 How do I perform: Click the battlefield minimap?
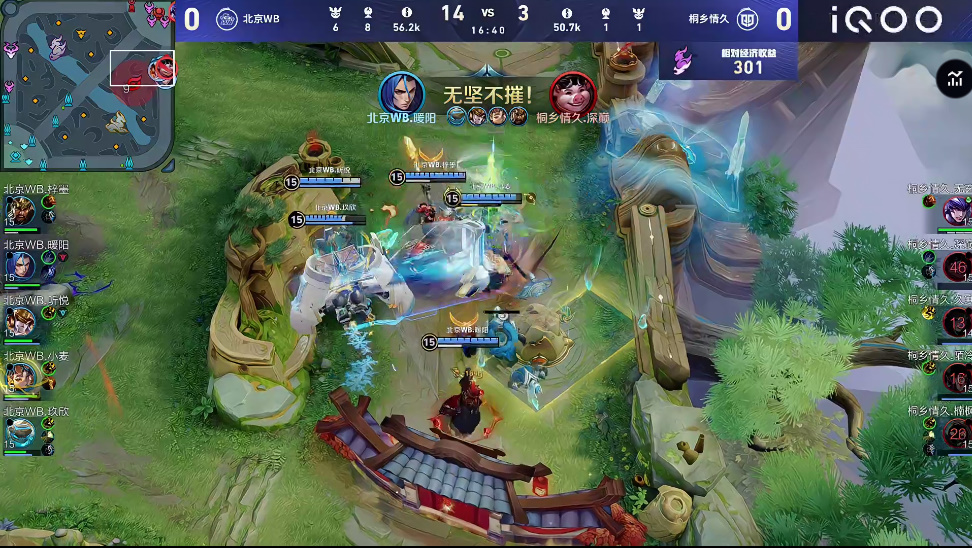point(88,85)
